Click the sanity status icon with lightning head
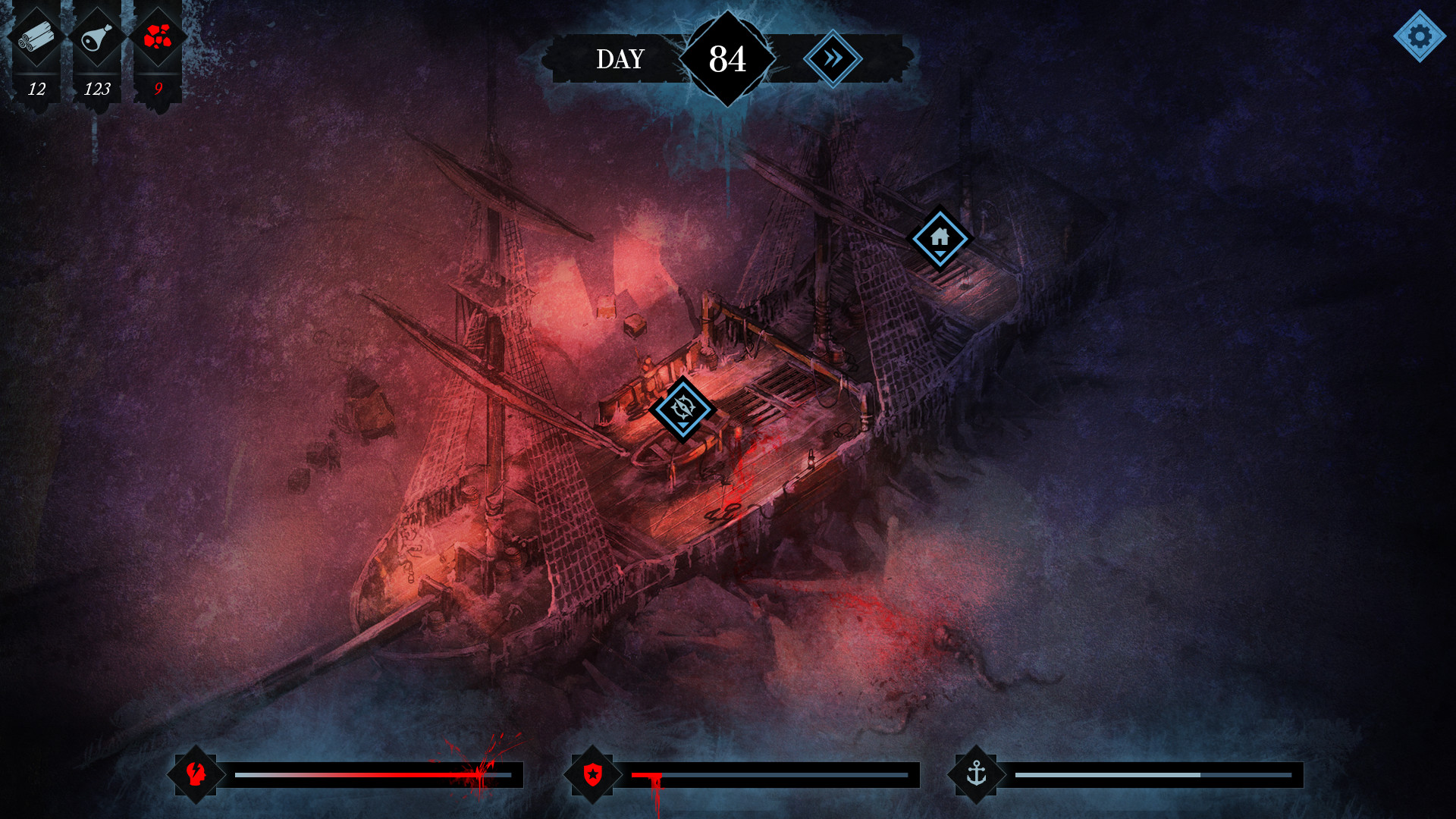Image resolution: width=1456 pixels, height=819 pixels. coord(196,774)
